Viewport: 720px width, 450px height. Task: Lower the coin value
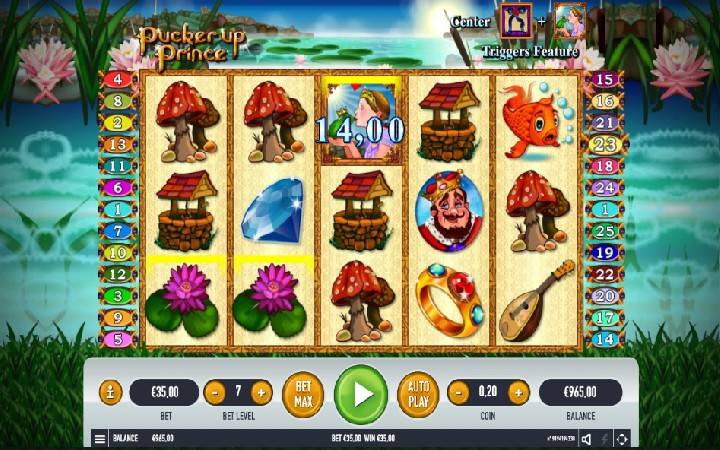click(458, 392)
